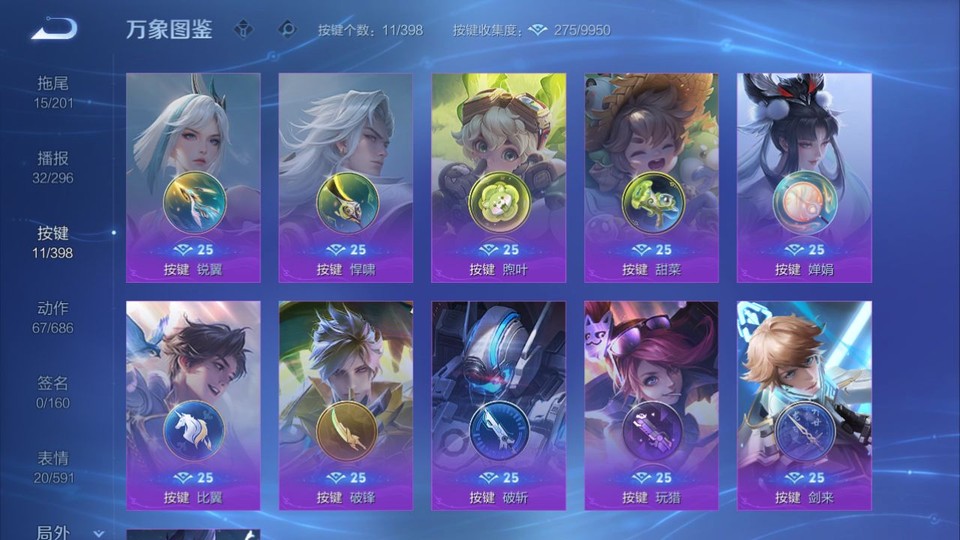Select the 按键 category tab
Screen dimensions: 960x540
coord(54,242)
